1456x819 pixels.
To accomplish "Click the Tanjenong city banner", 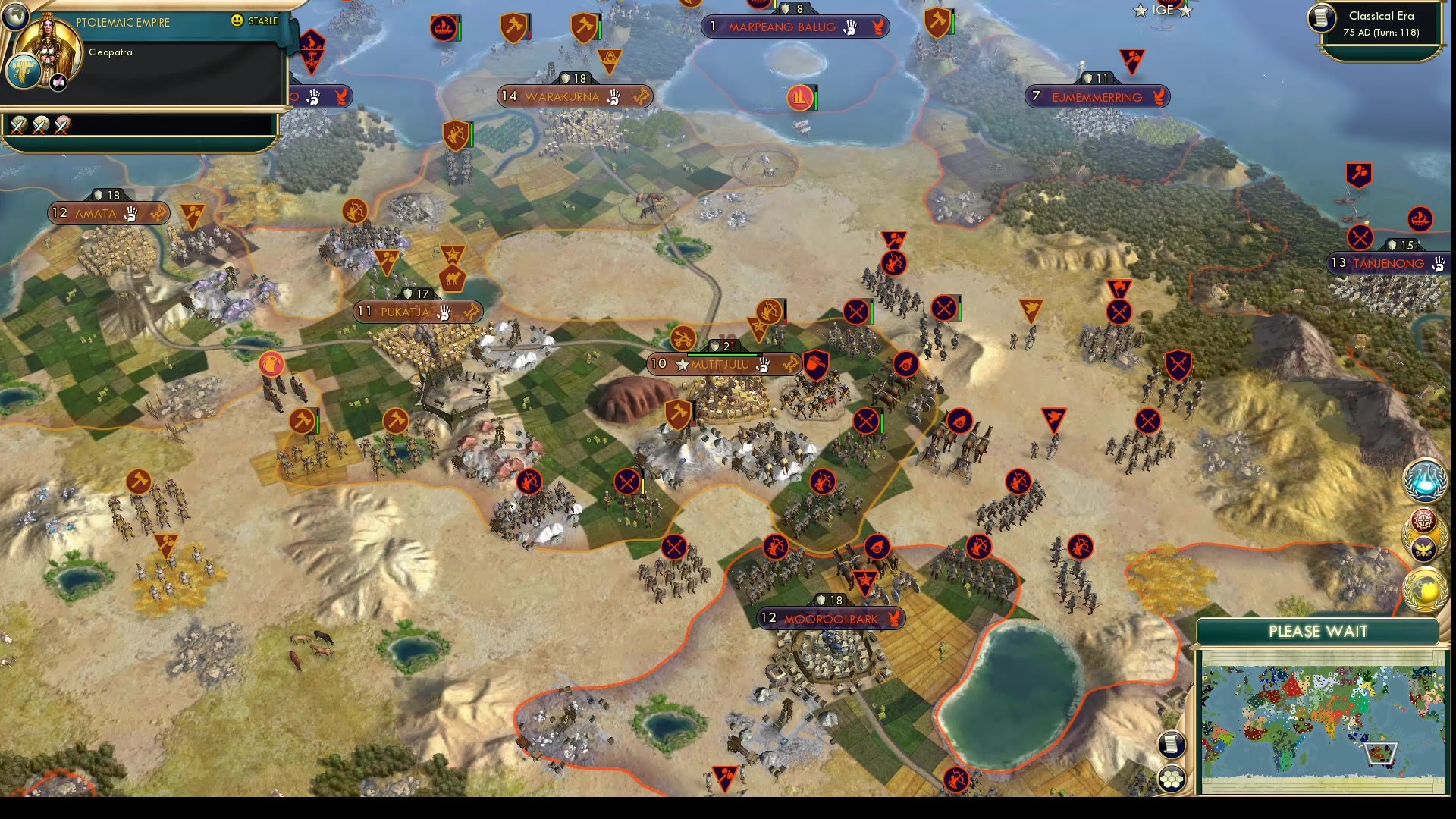I will 1388,263.
